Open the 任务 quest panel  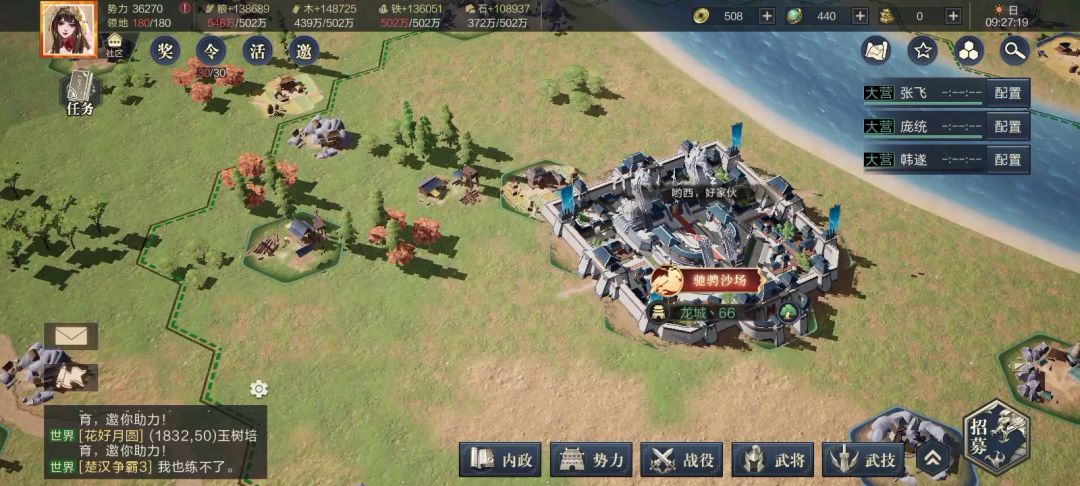coord(80,94)
